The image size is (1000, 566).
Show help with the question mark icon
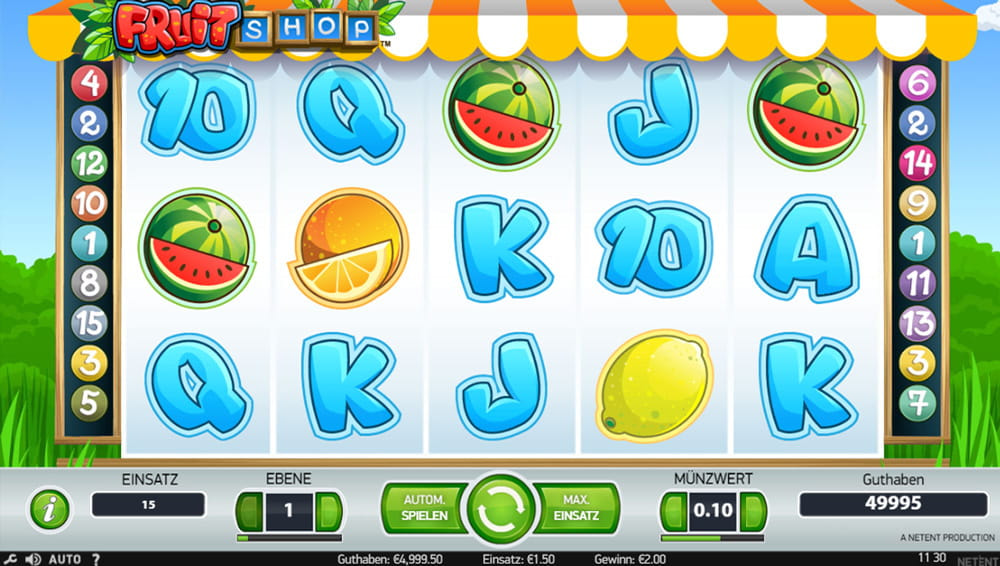click(x=96, y=559)
